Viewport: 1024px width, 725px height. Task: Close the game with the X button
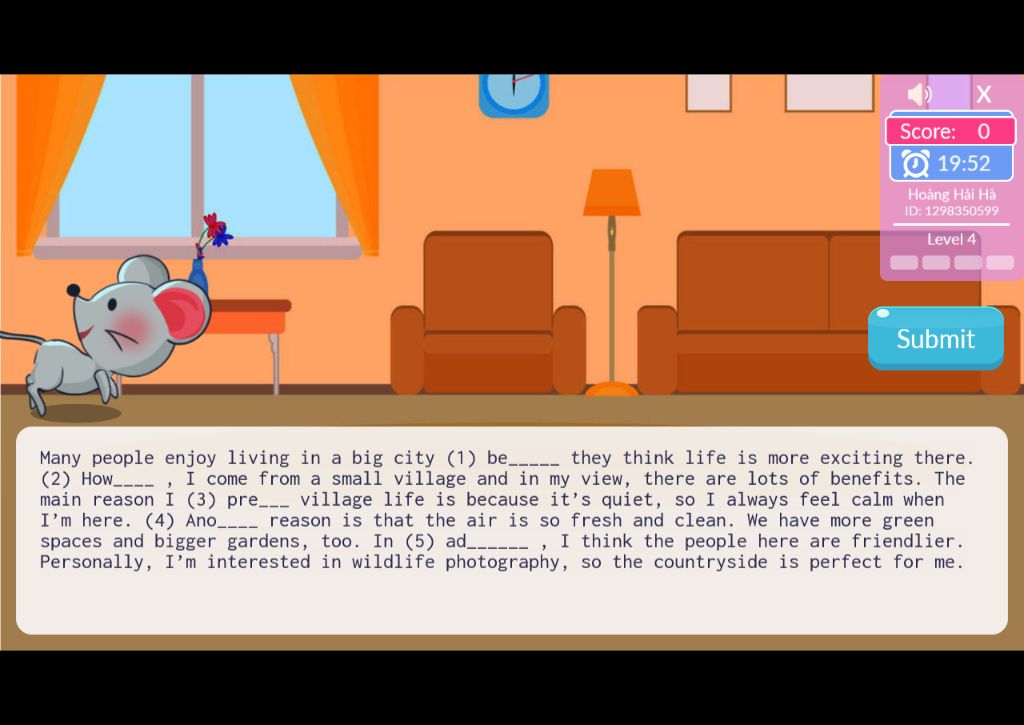pyautogui.click(x=984, y=94)
